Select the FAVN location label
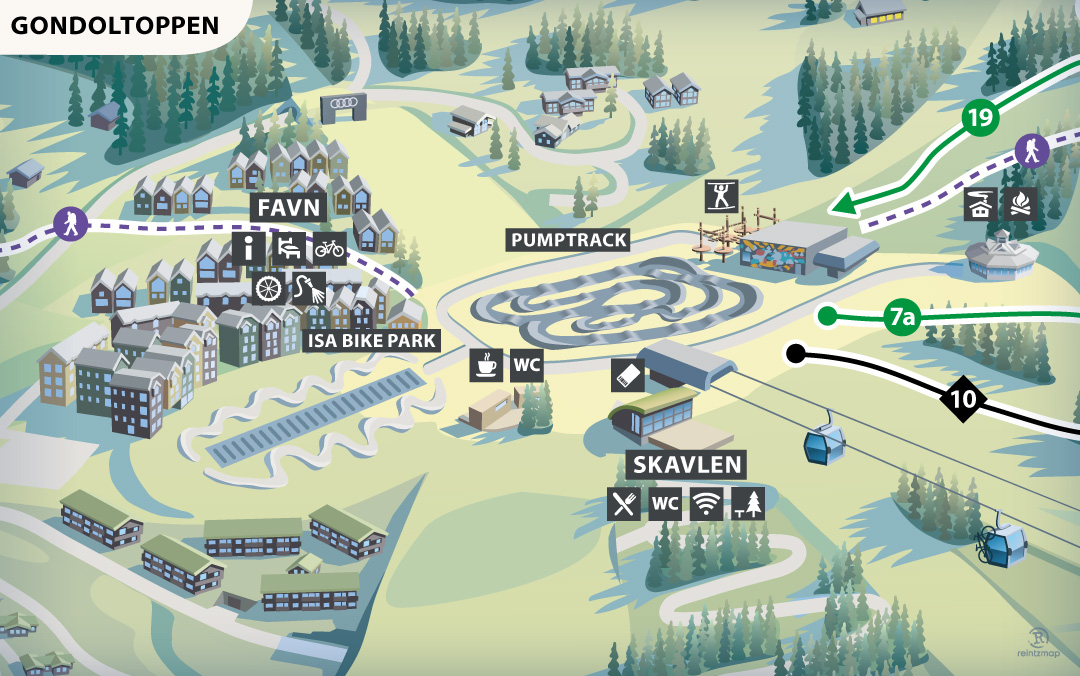The height and width of the screenshot is (676, 1080). pos(288,207)
